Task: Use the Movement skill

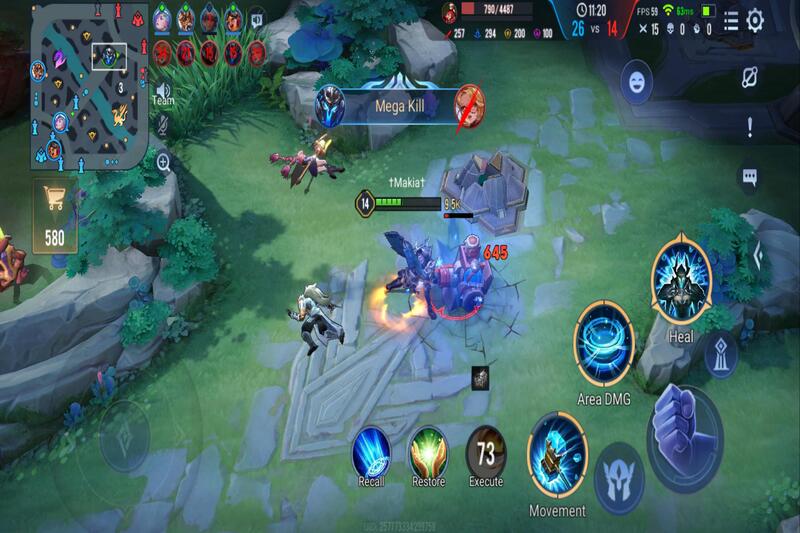Action: 557,452
